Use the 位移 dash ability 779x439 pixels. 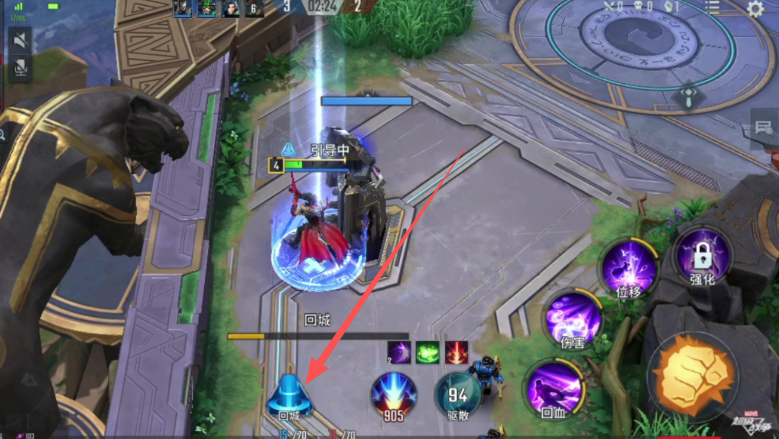pos(628,268)
